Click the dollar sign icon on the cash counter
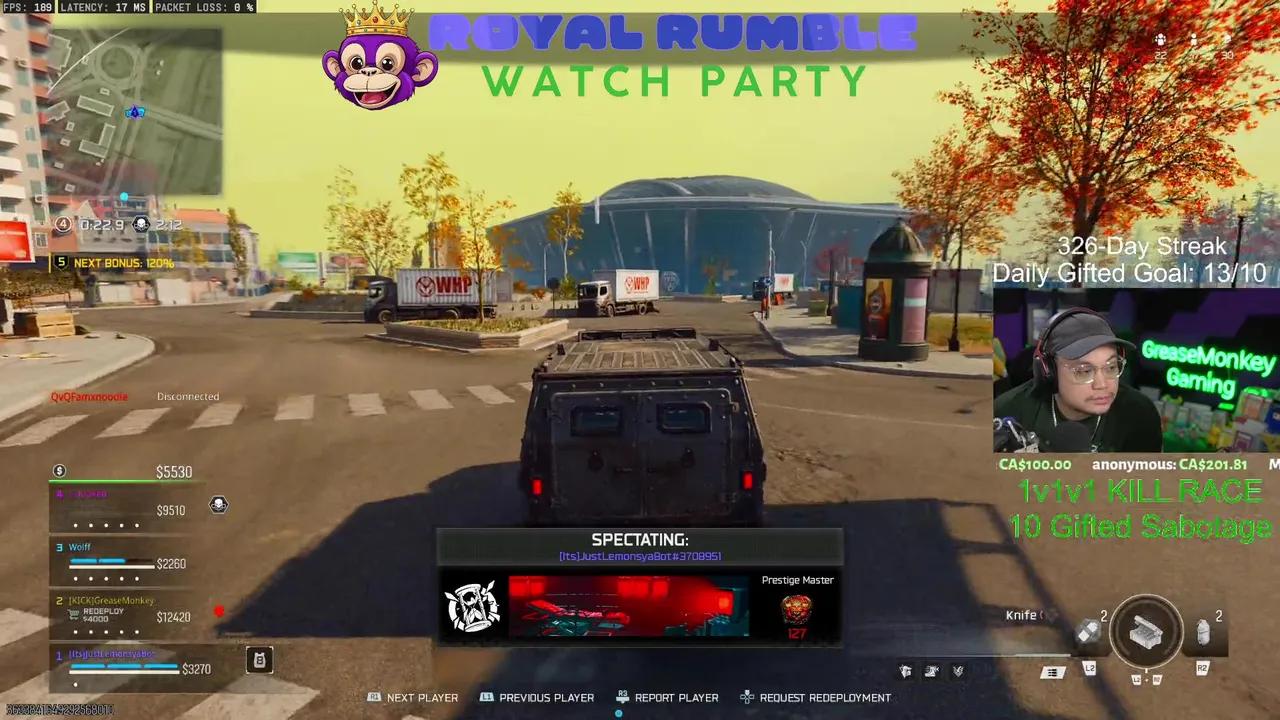Viewport: 1280px width, 720px height. [59, 471]
